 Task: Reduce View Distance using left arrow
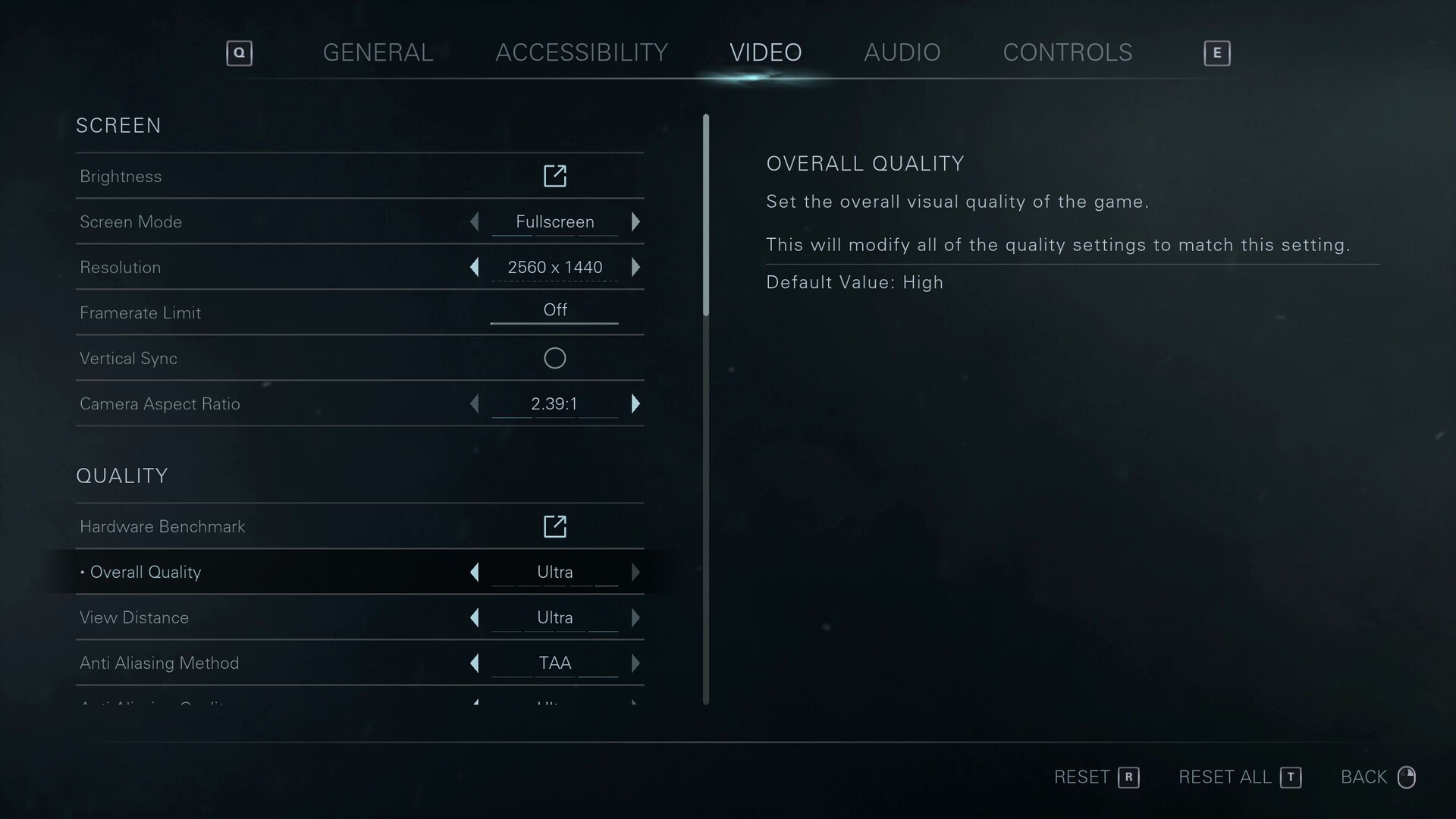coord(475,617)
